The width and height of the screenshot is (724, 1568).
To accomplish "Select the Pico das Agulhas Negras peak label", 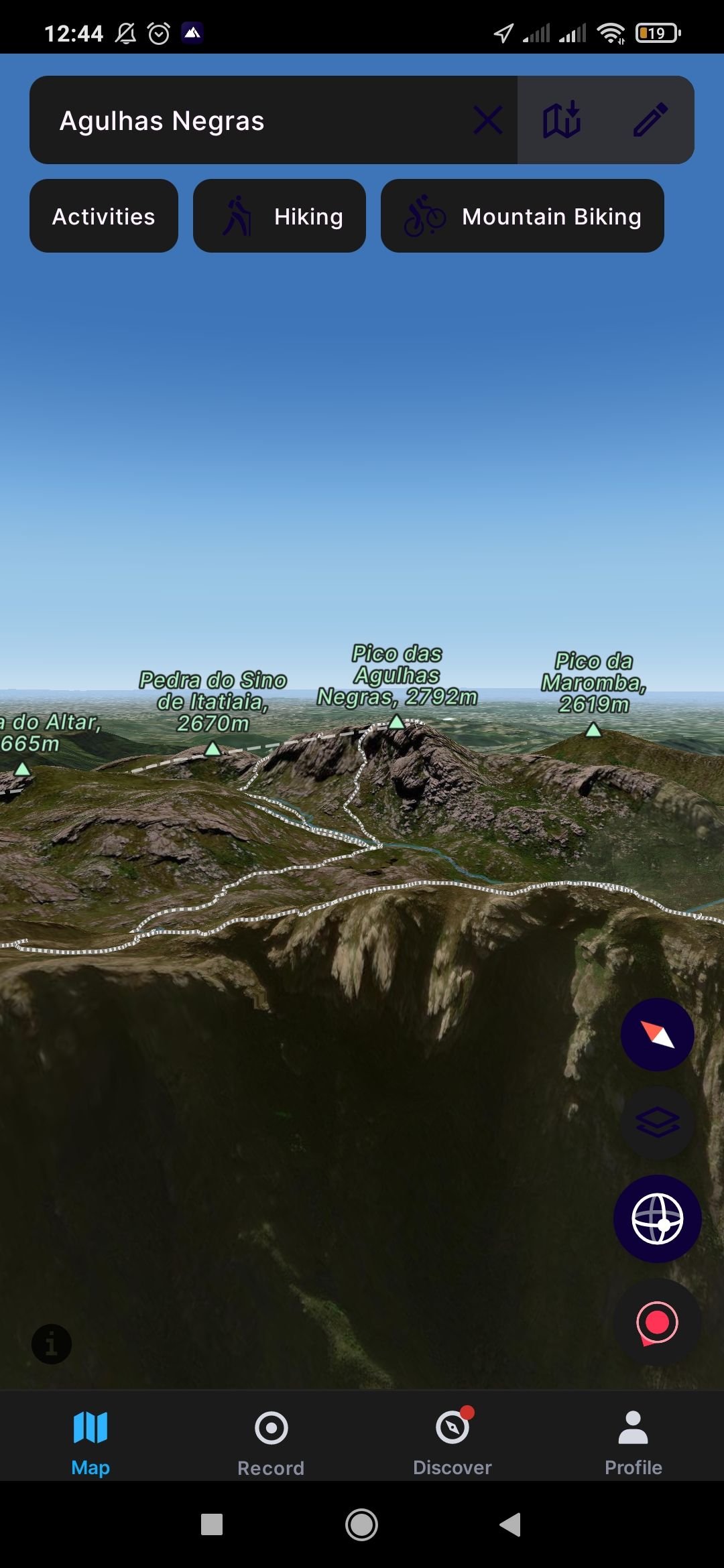I will pyautogui.click(x=397, y=677).
